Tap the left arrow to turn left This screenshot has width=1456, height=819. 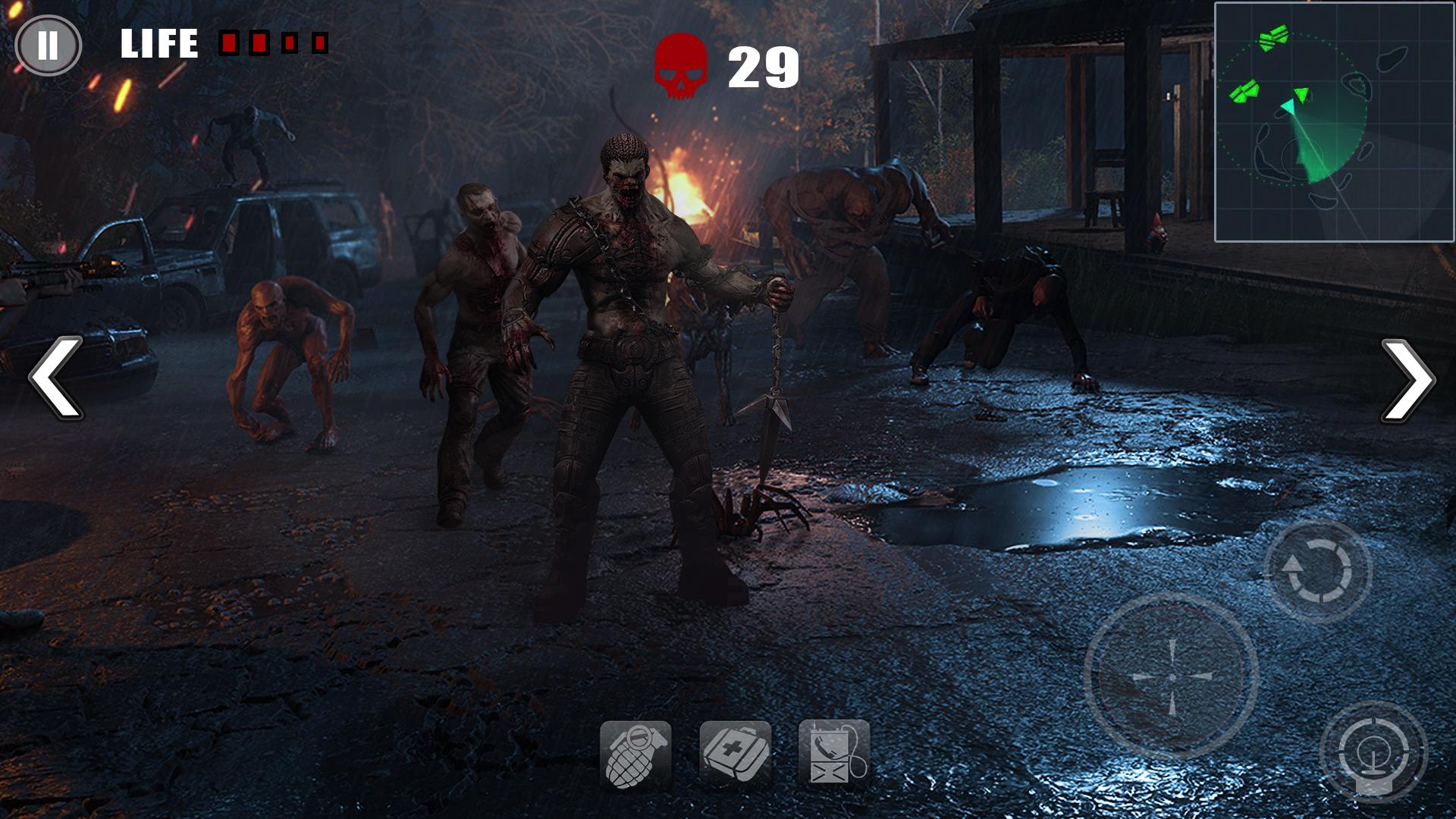(56, 378)
